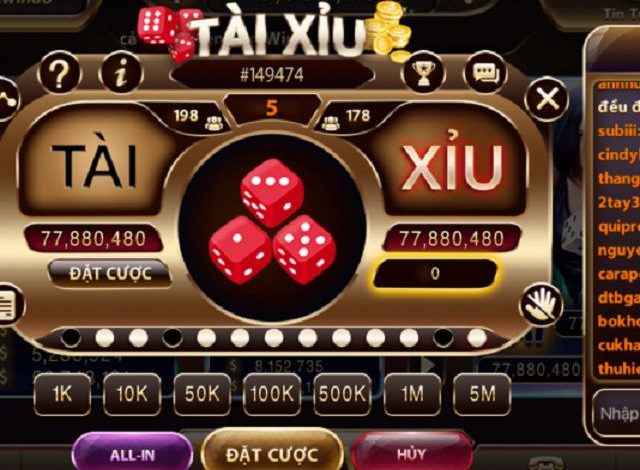Pick the 50K bet chip
This screenshot has height=470, width=640.
201,394
